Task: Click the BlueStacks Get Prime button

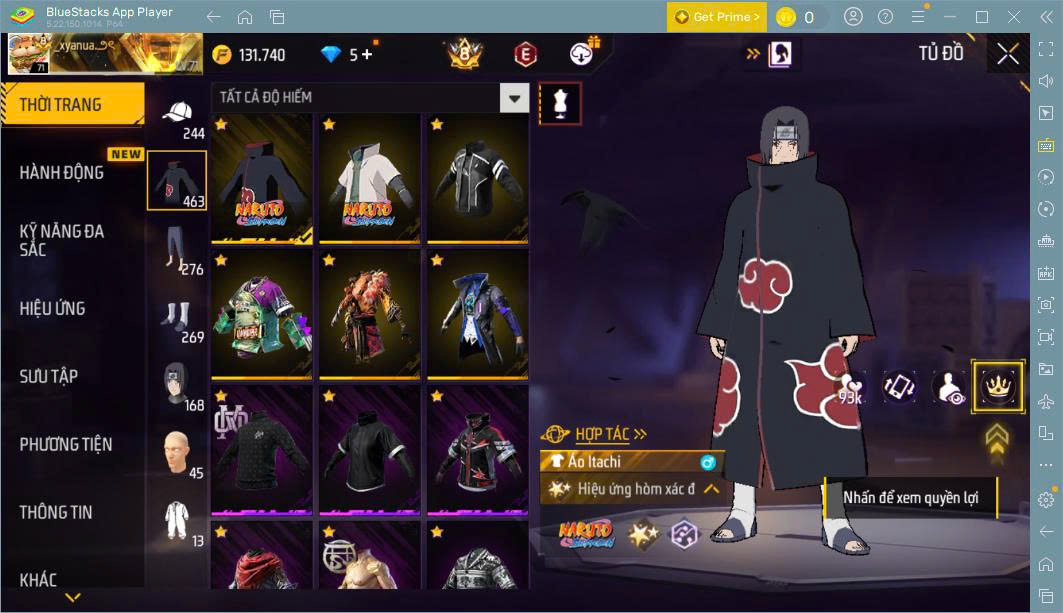Action: coord(718,17)
